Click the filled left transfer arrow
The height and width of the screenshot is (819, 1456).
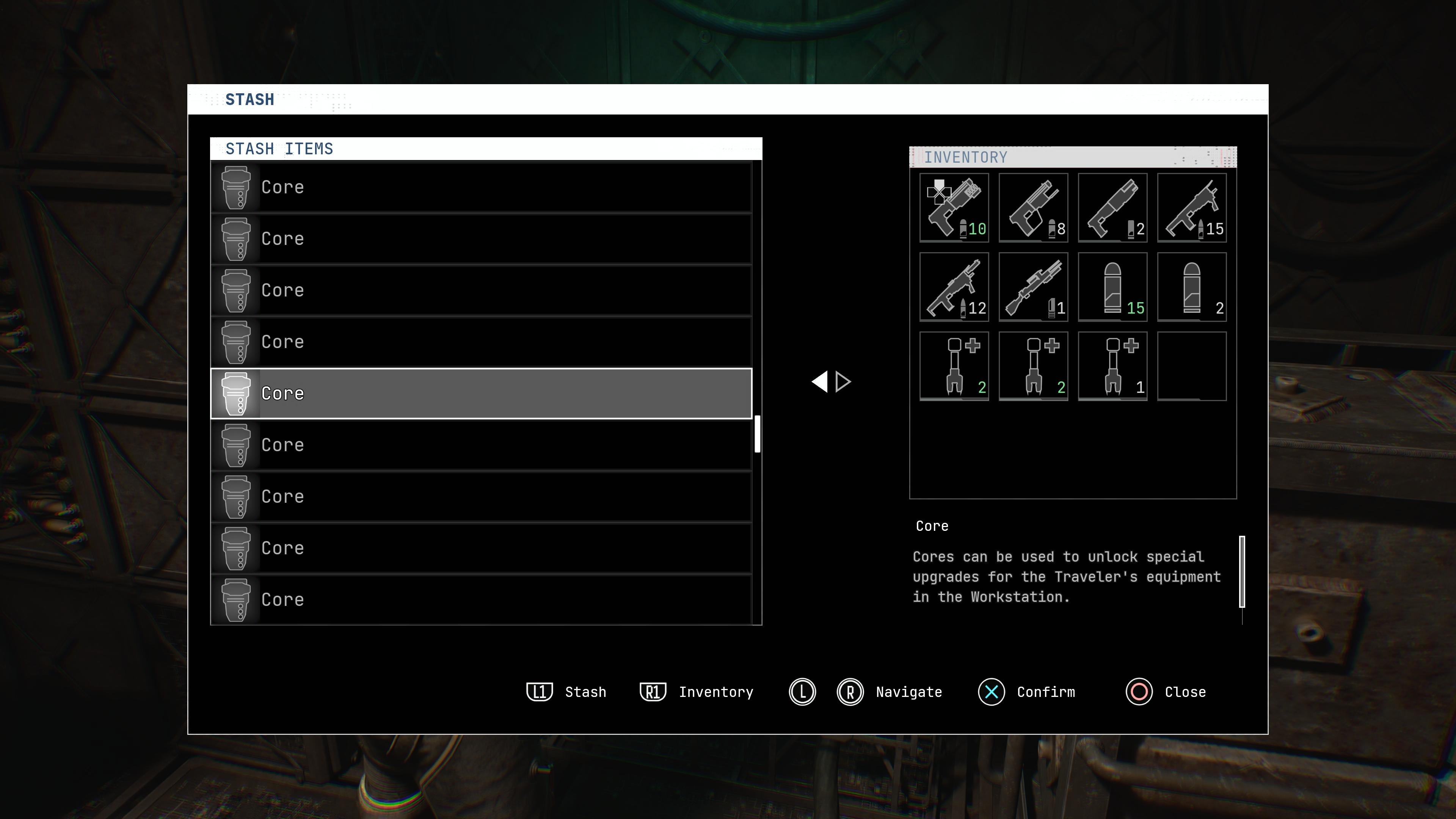point(819,381)
